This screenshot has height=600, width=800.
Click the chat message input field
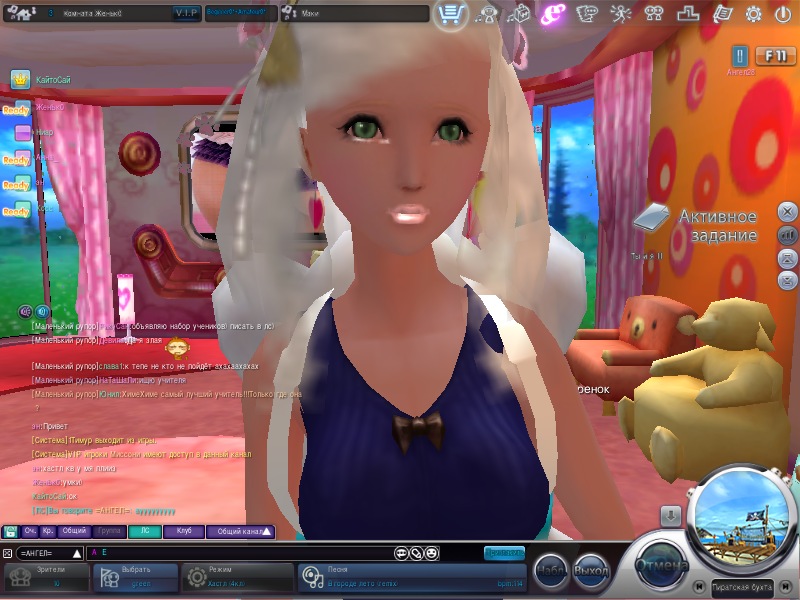pyautogui.click(x=240, y=552)
